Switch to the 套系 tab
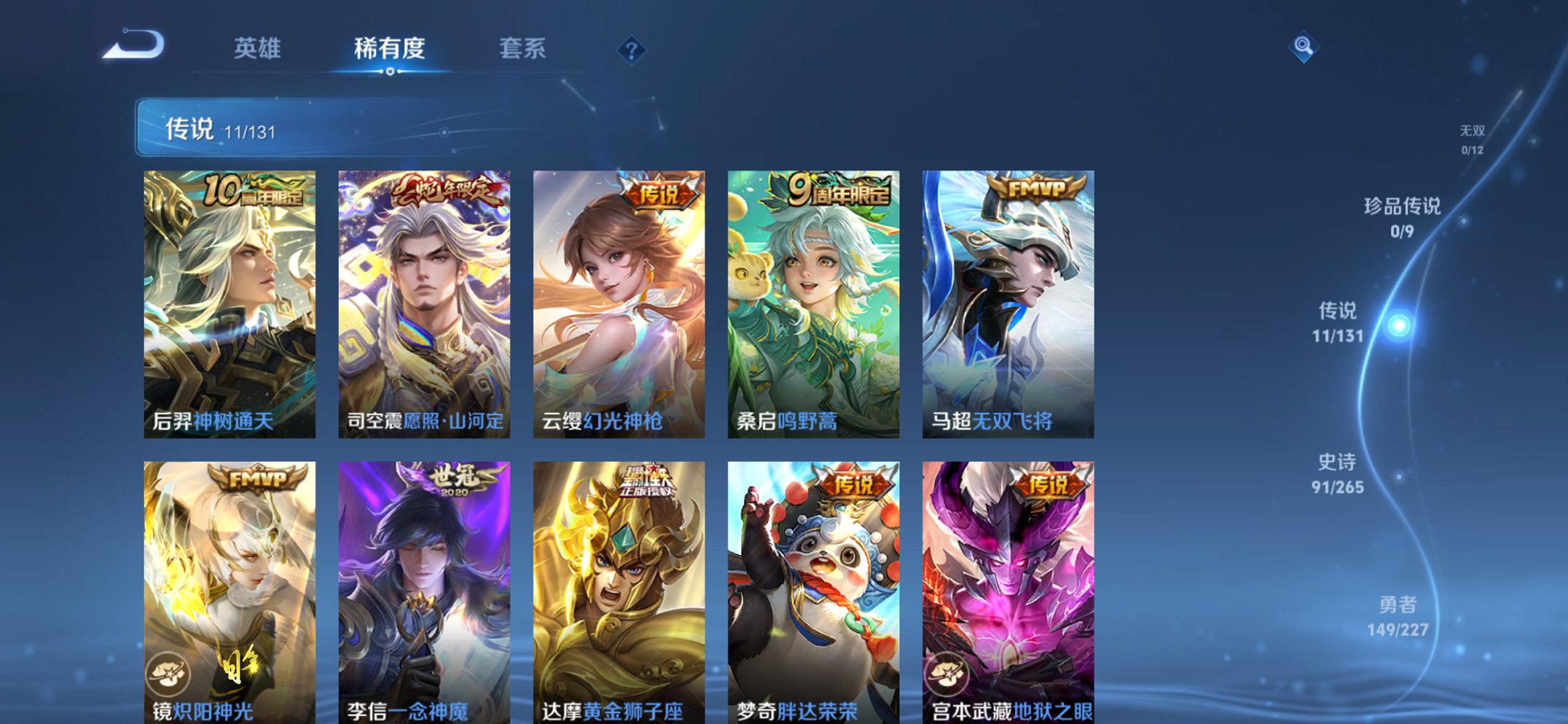1568x724 pixels. click(x=524, y=49)
